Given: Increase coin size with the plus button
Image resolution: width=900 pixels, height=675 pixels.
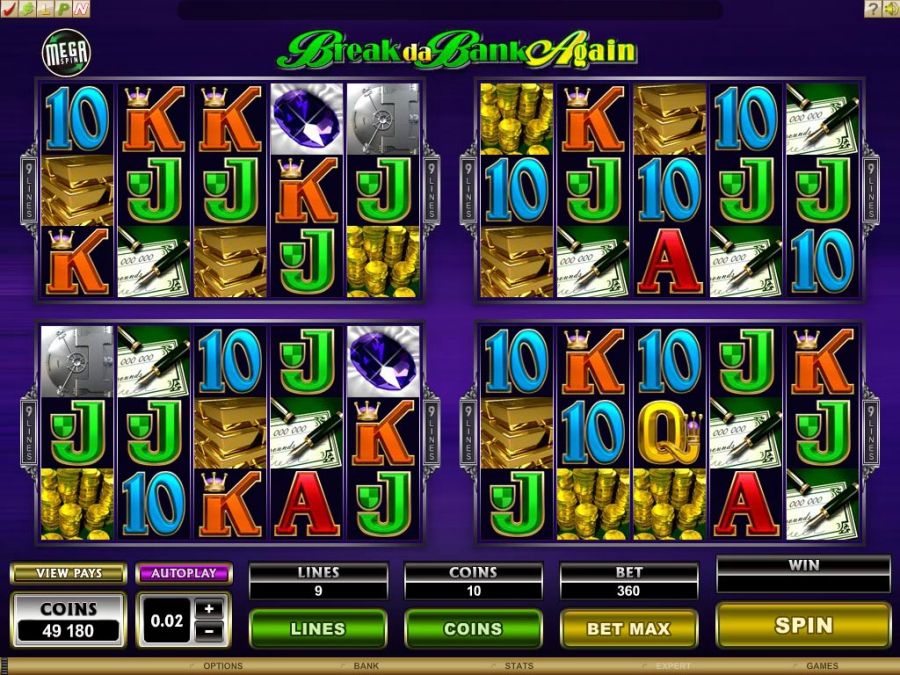Looking at the screenshot, I should [208, 608].
